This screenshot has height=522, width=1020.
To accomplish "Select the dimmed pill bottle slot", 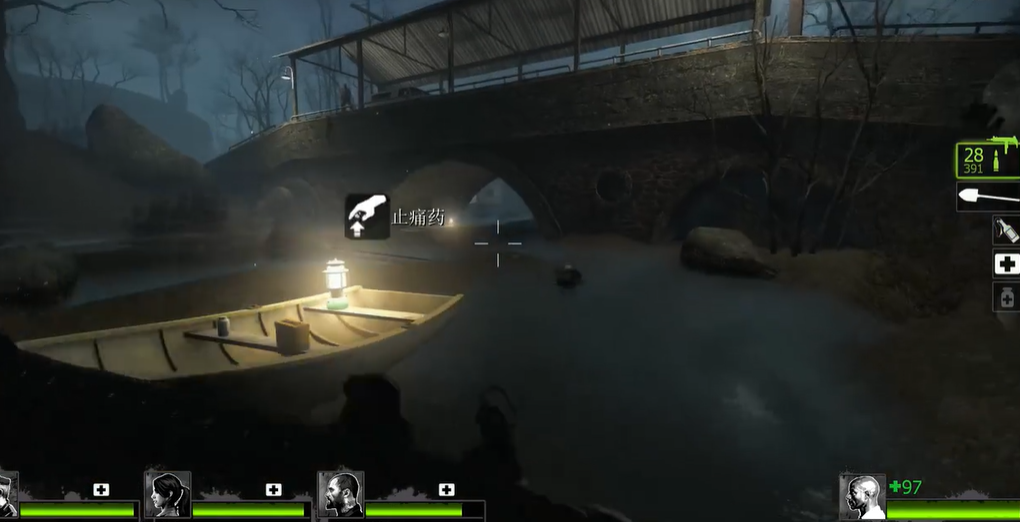I will [x=1005, y=297].
